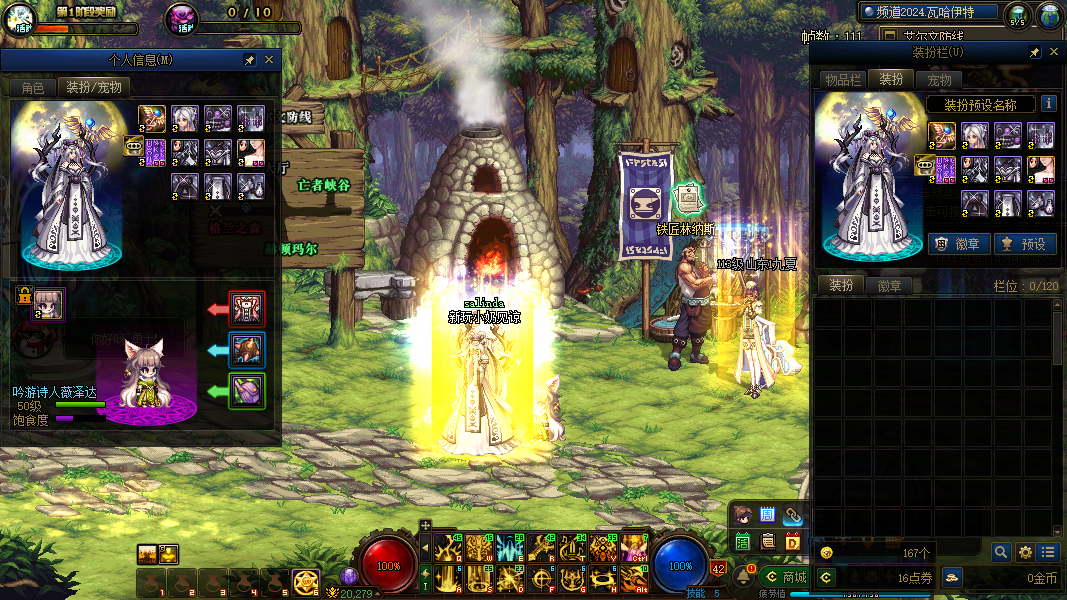Open the 宠物 tab in the right panel
The height and width of the screenshot is (600, 1067).
[x=940, y=79]
